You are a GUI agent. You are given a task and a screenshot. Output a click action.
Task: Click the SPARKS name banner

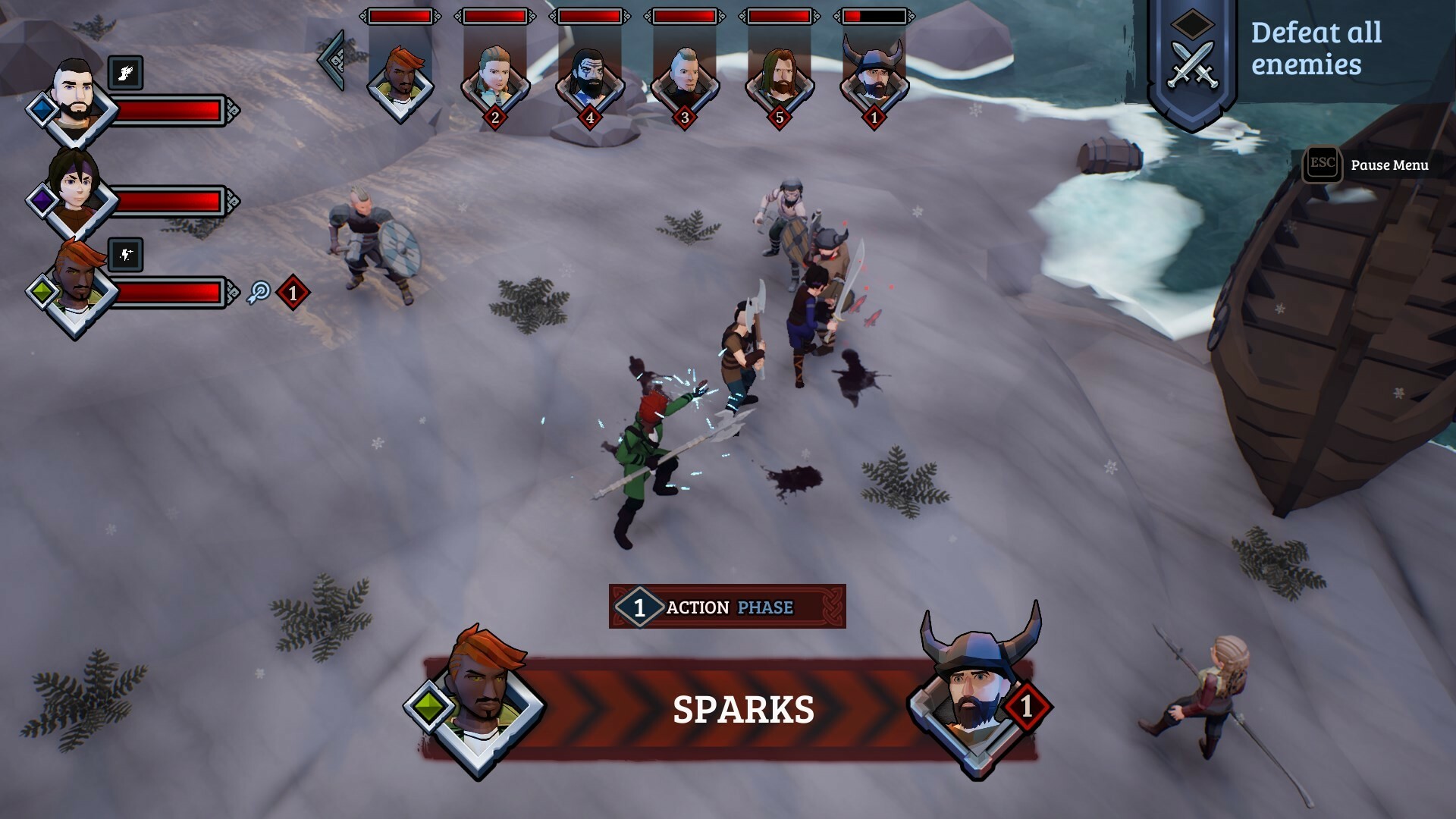pos(743,707)
